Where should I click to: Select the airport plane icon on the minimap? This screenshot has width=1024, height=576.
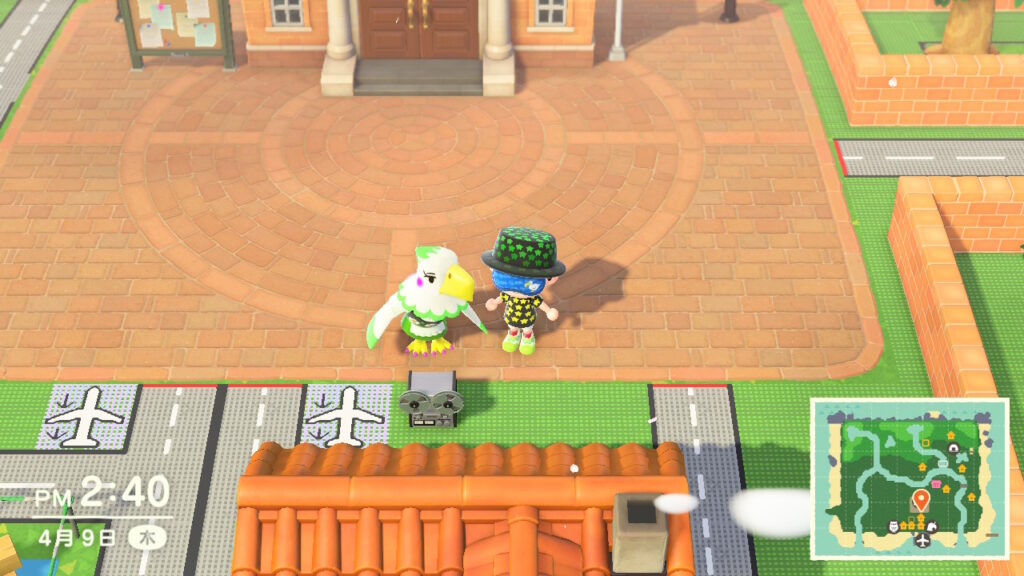coord(923,540)
